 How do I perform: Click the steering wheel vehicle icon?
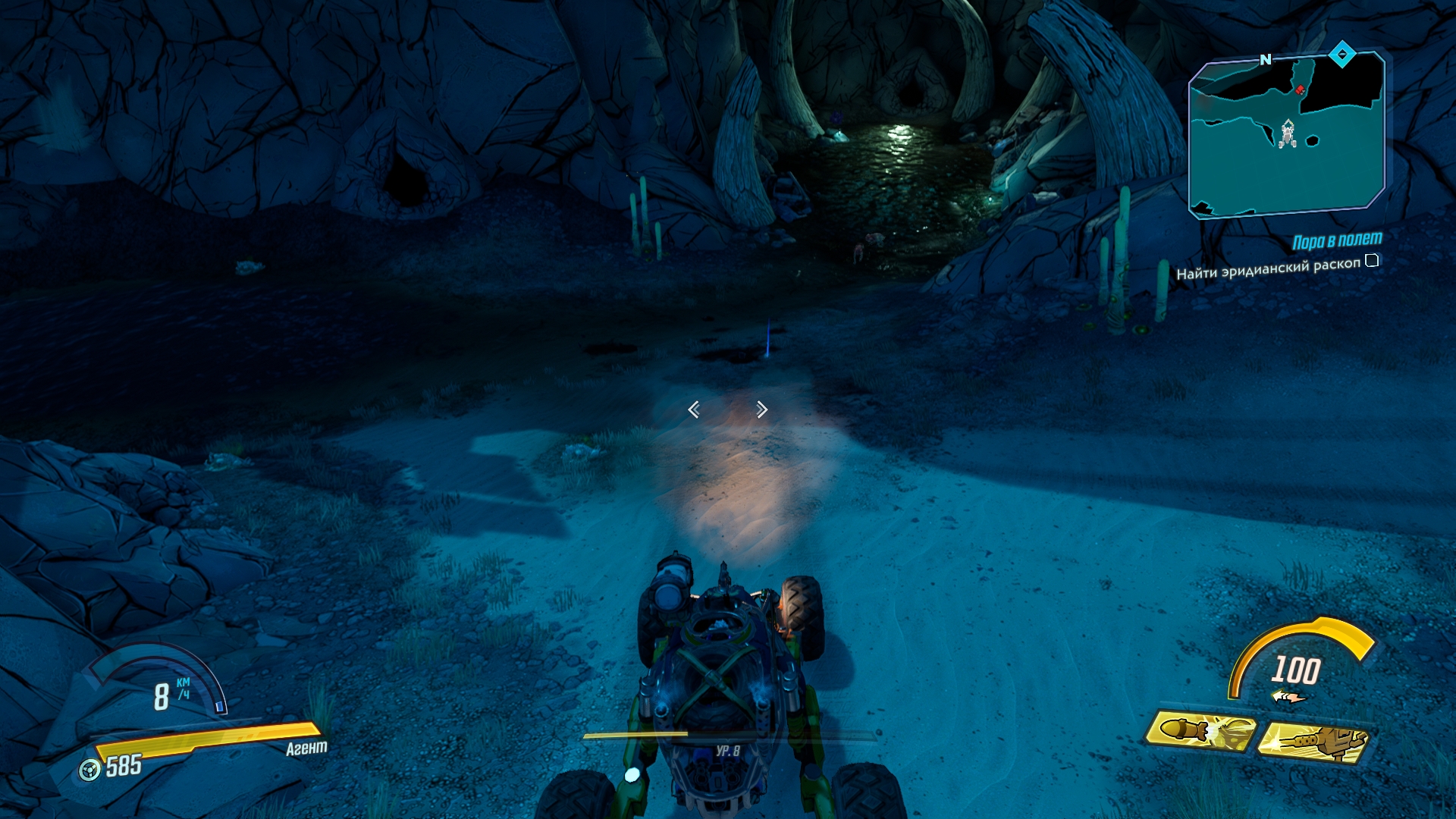[90, 770]
